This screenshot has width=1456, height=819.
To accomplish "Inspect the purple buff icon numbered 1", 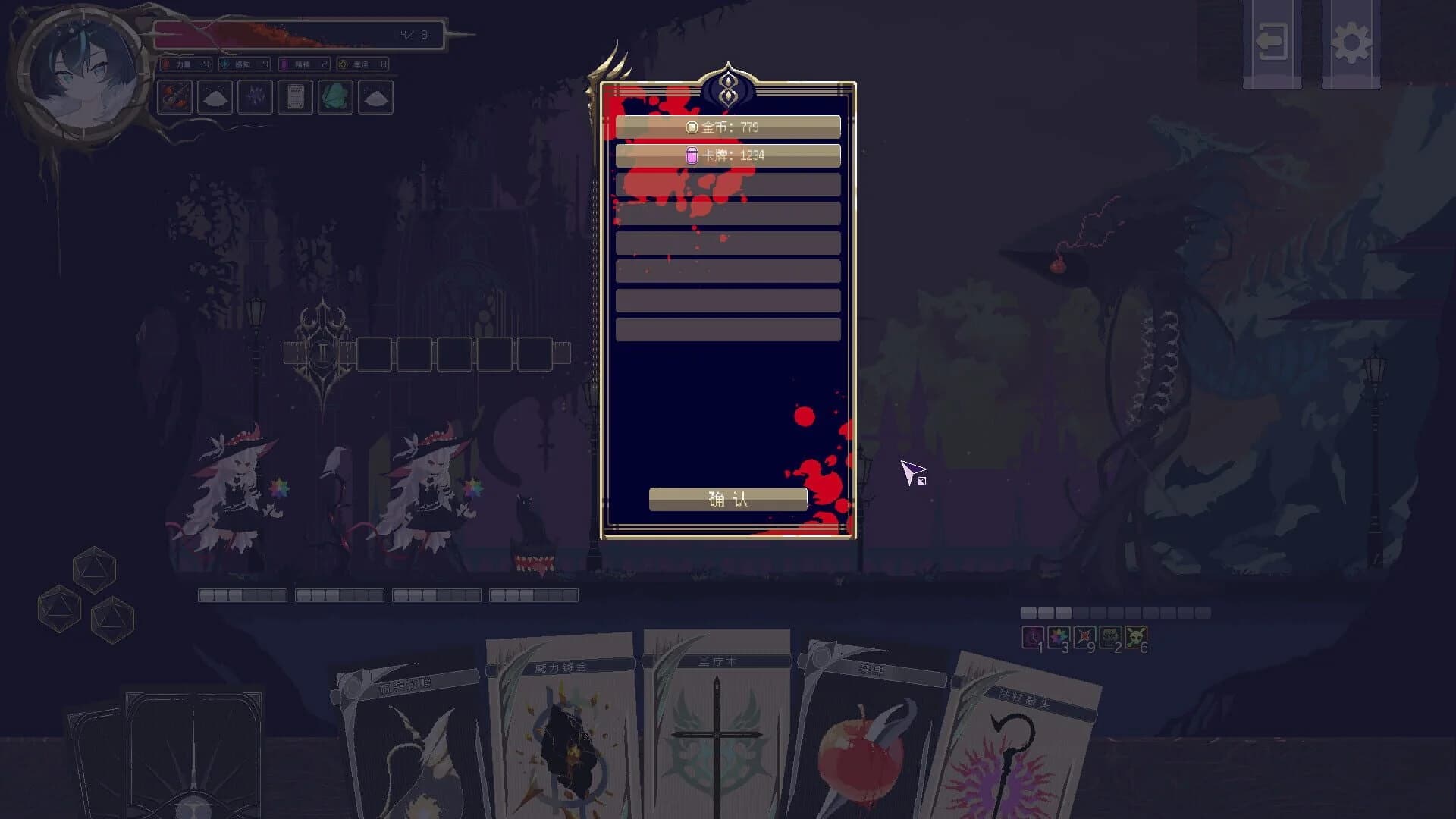I will pos(1032,635).
